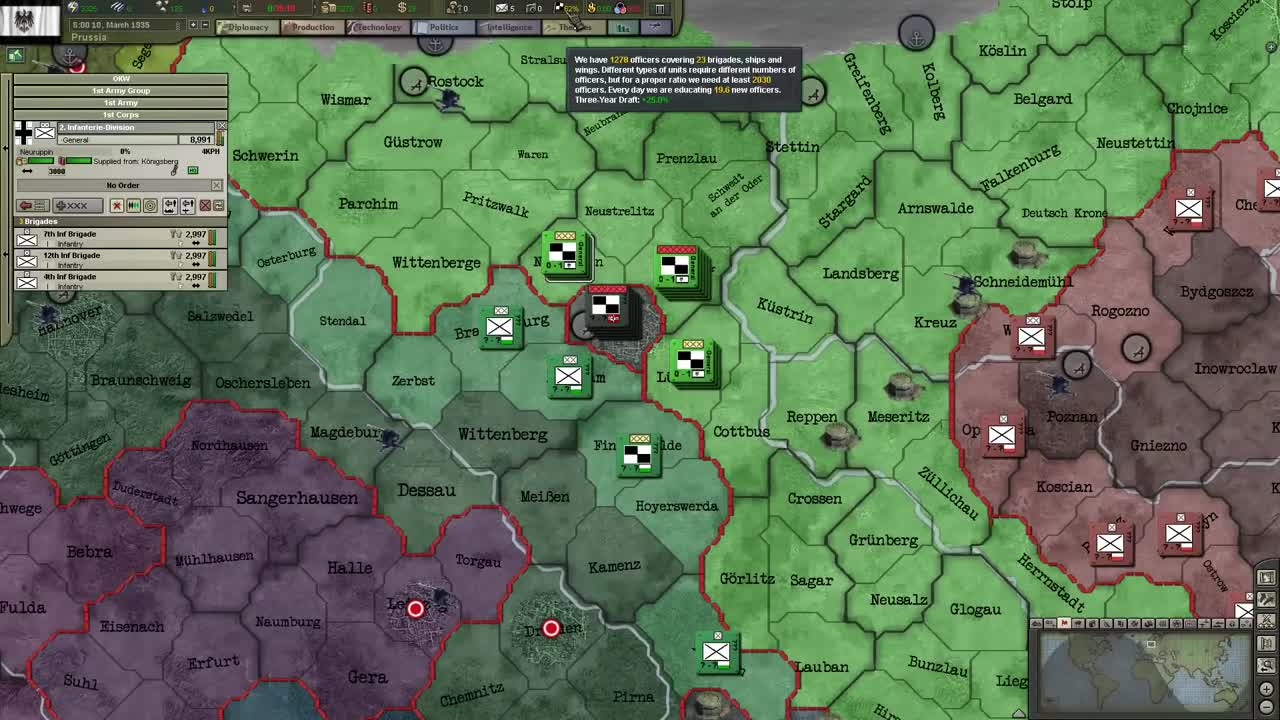Click the back arrow icon in division panel
This screenshot has width=1280, height=720.
(32, 205)
